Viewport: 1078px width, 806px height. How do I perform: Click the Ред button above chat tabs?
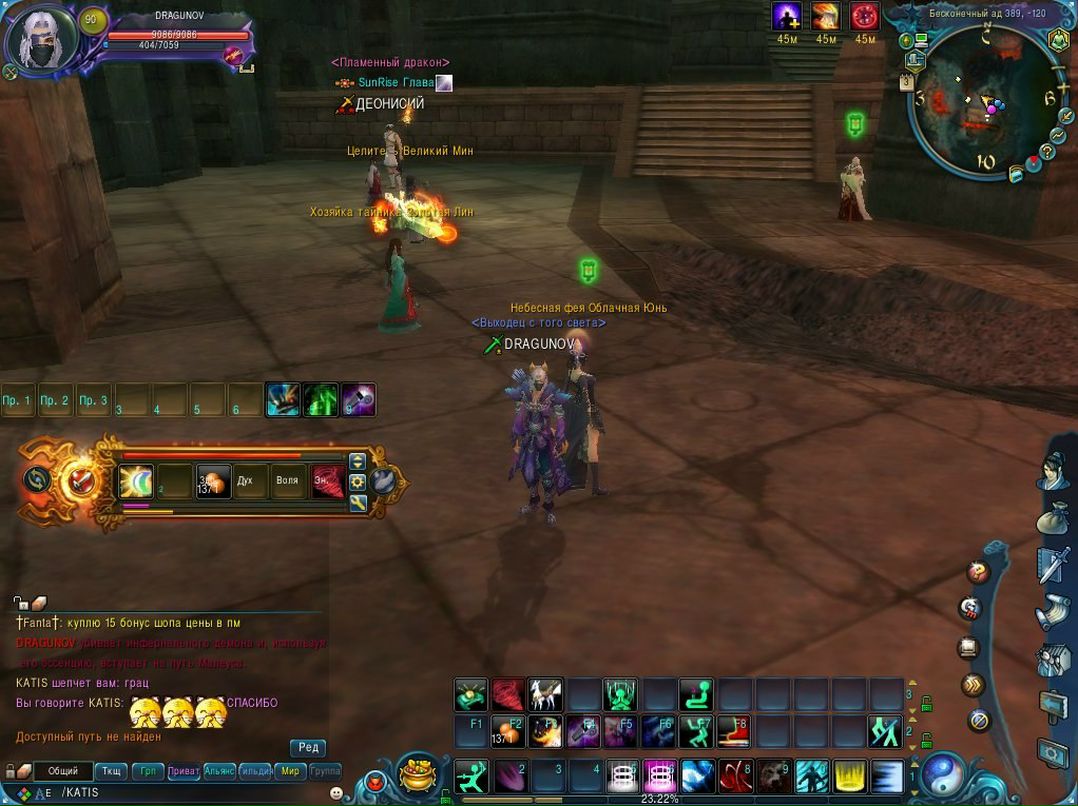point(308,748)
